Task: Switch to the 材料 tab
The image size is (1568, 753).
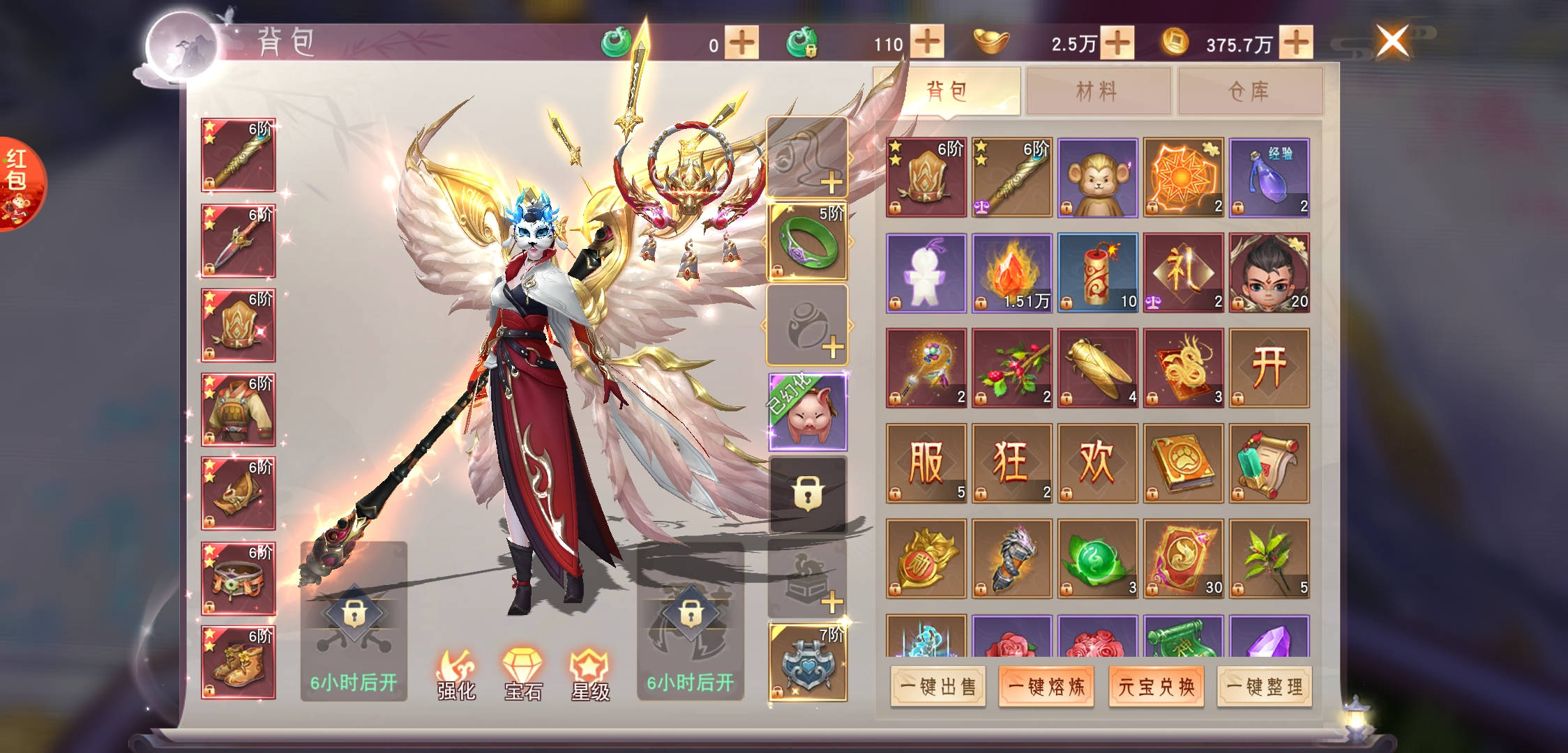Action: tap(1097, 91)
